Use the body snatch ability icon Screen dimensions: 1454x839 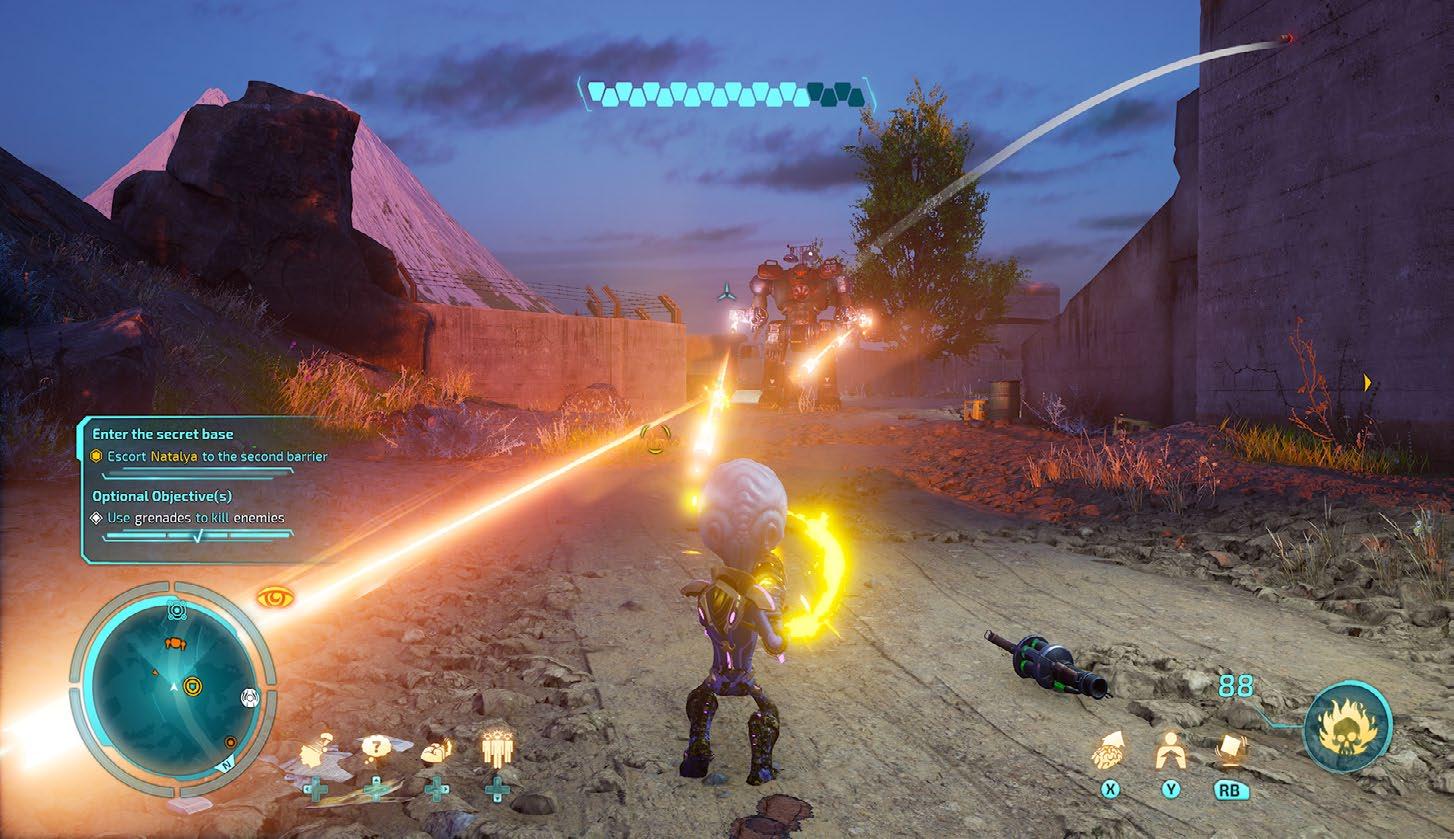click(1170, 750)
